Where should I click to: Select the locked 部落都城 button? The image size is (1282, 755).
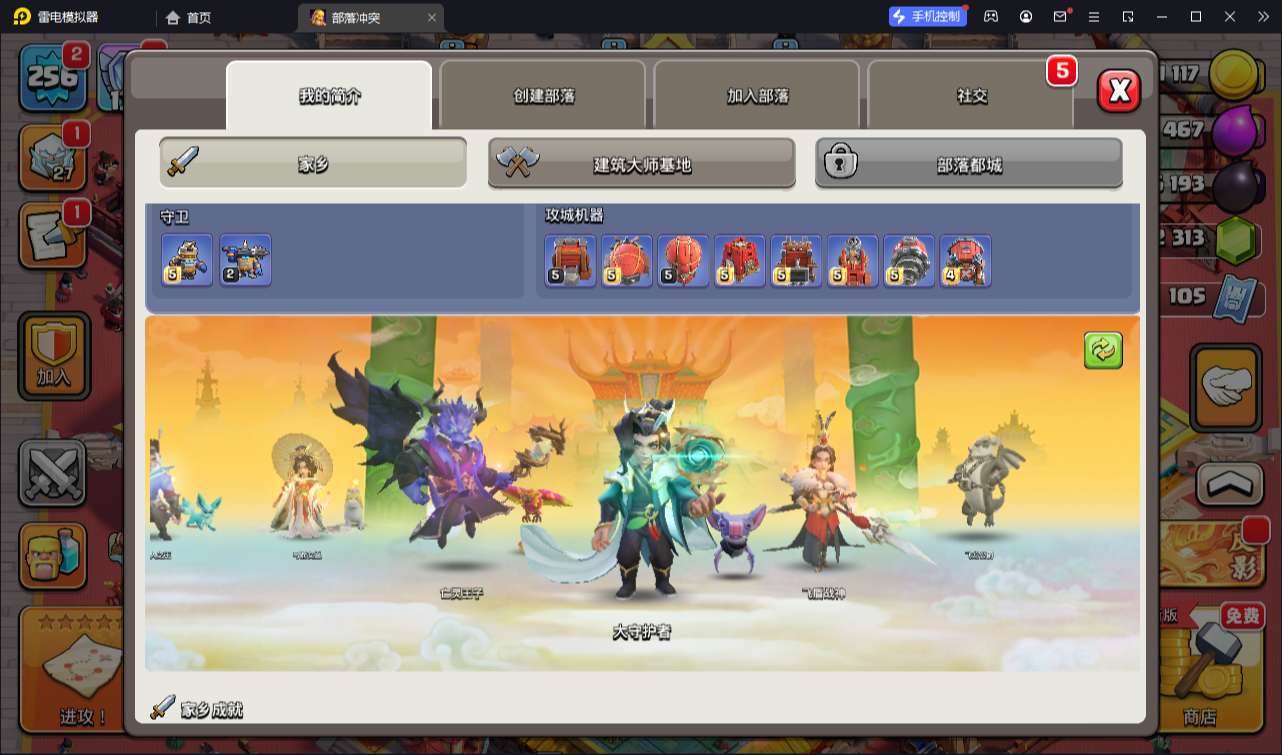[x=968, y=164]
